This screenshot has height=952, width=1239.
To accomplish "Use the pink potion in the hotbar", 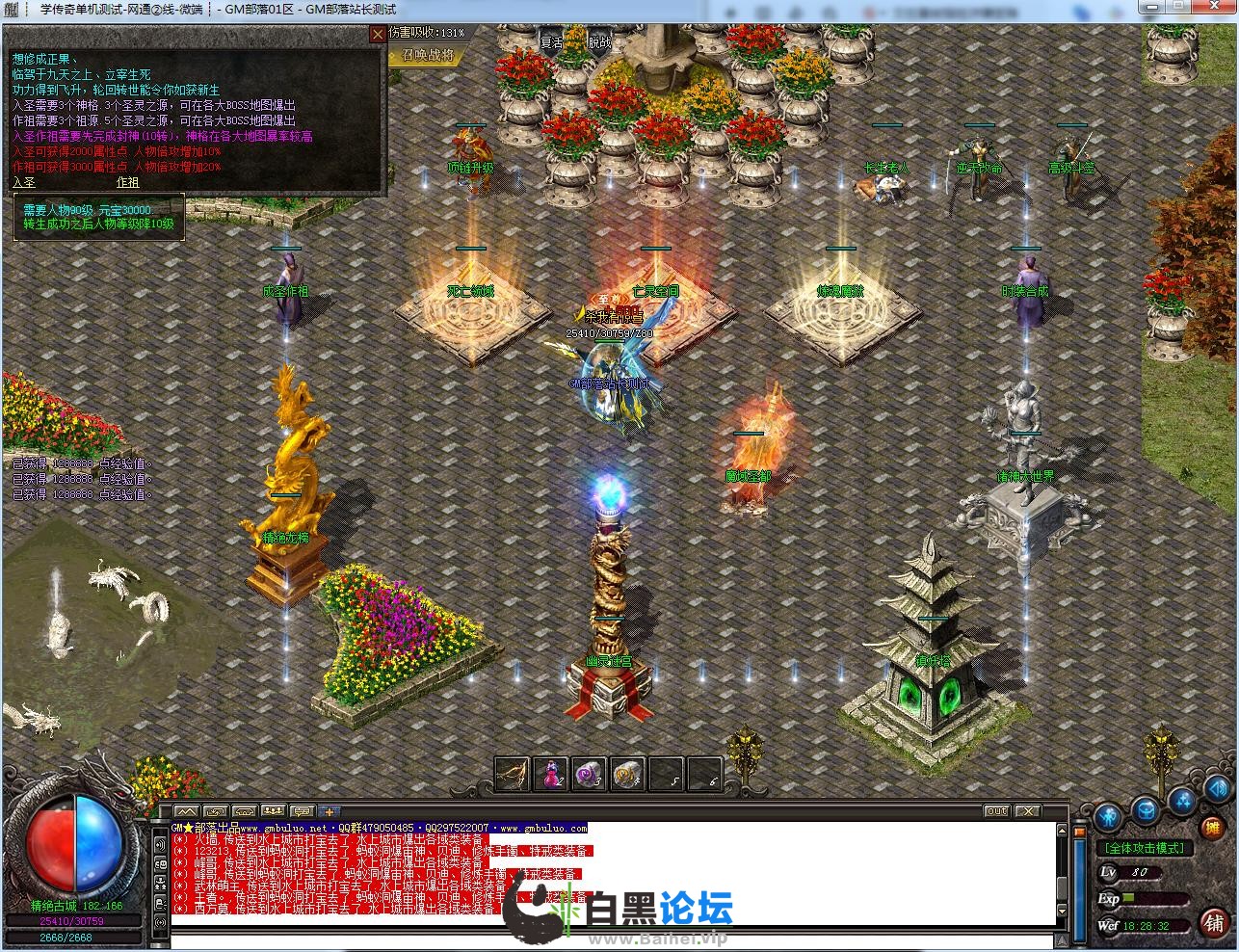I will click(549, 773).
